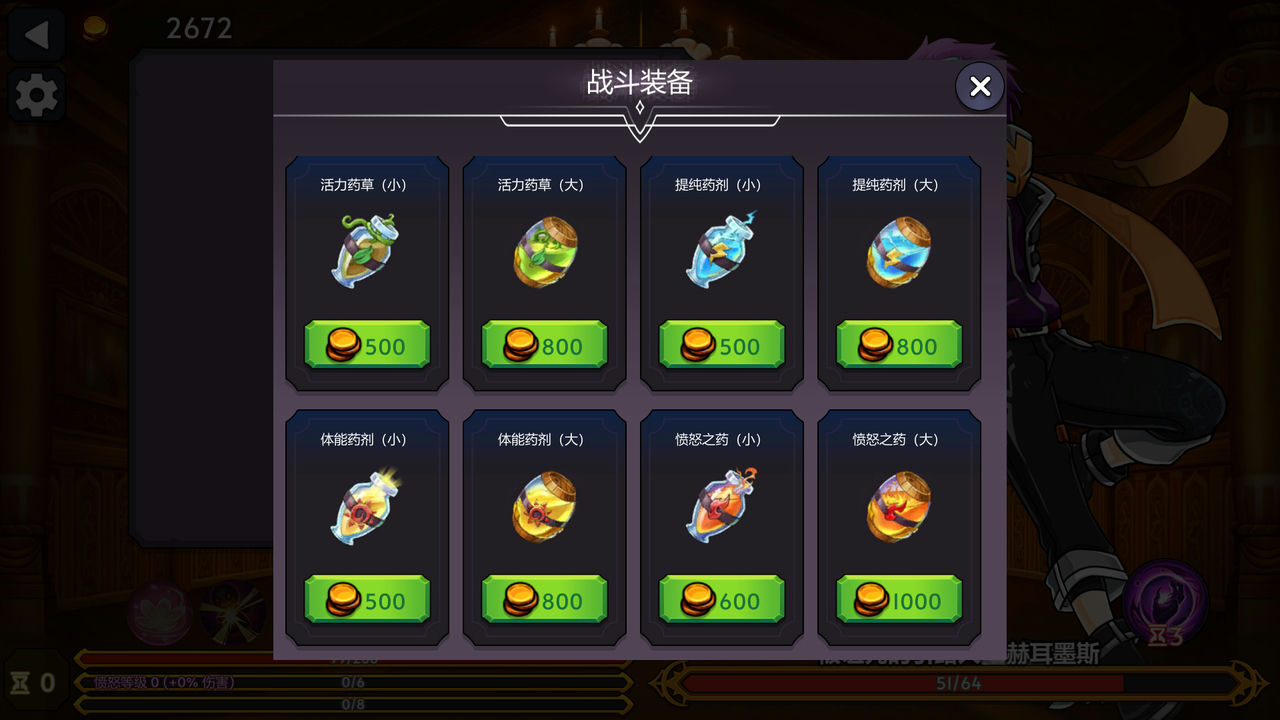Buy 体能药剂（大） for 800 gold
The width and height of the screenshot is (1280, 720).
[x=544, y=599]
